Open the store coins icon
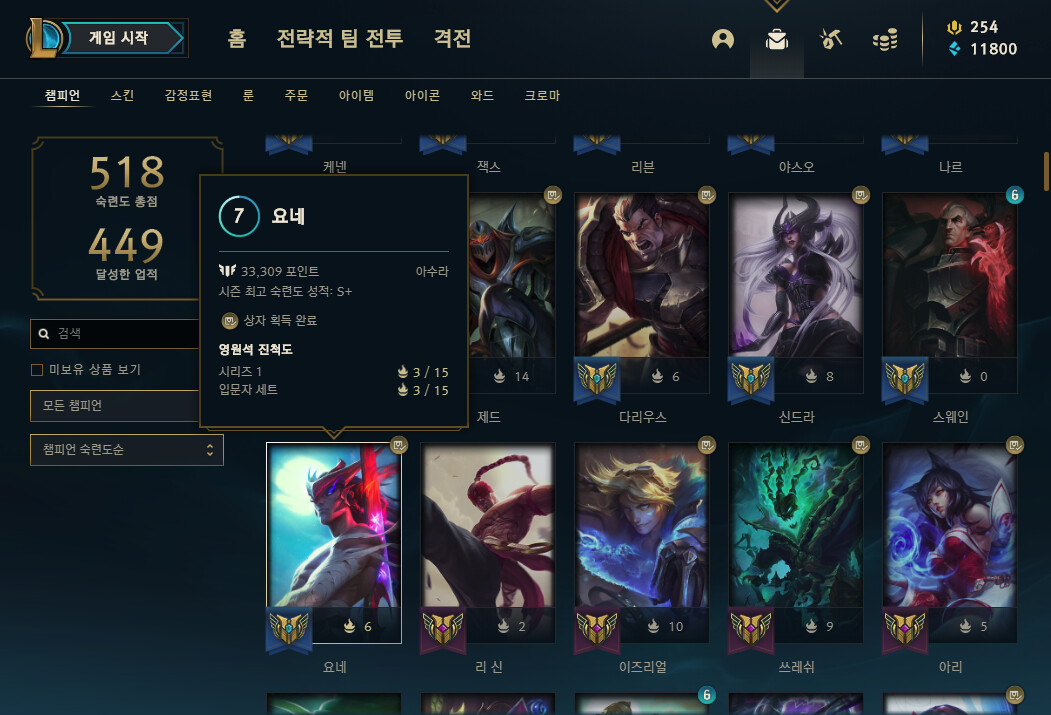This screenshot has width=1051, height=715. (884, 39)
